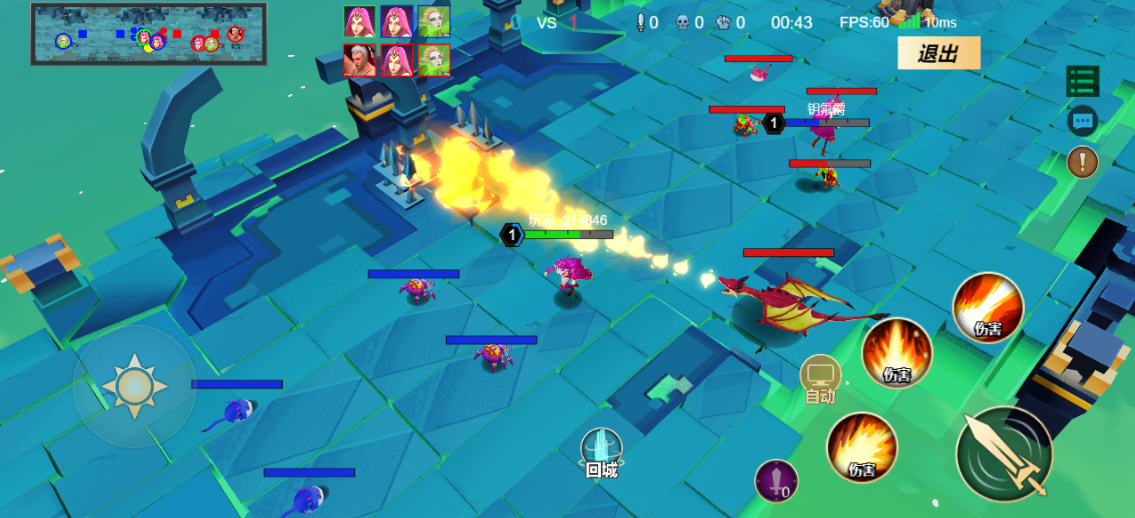Cast the rising fire pillar skill
The width and height of the screenshot is (1135, 518).
pos(896,354)
